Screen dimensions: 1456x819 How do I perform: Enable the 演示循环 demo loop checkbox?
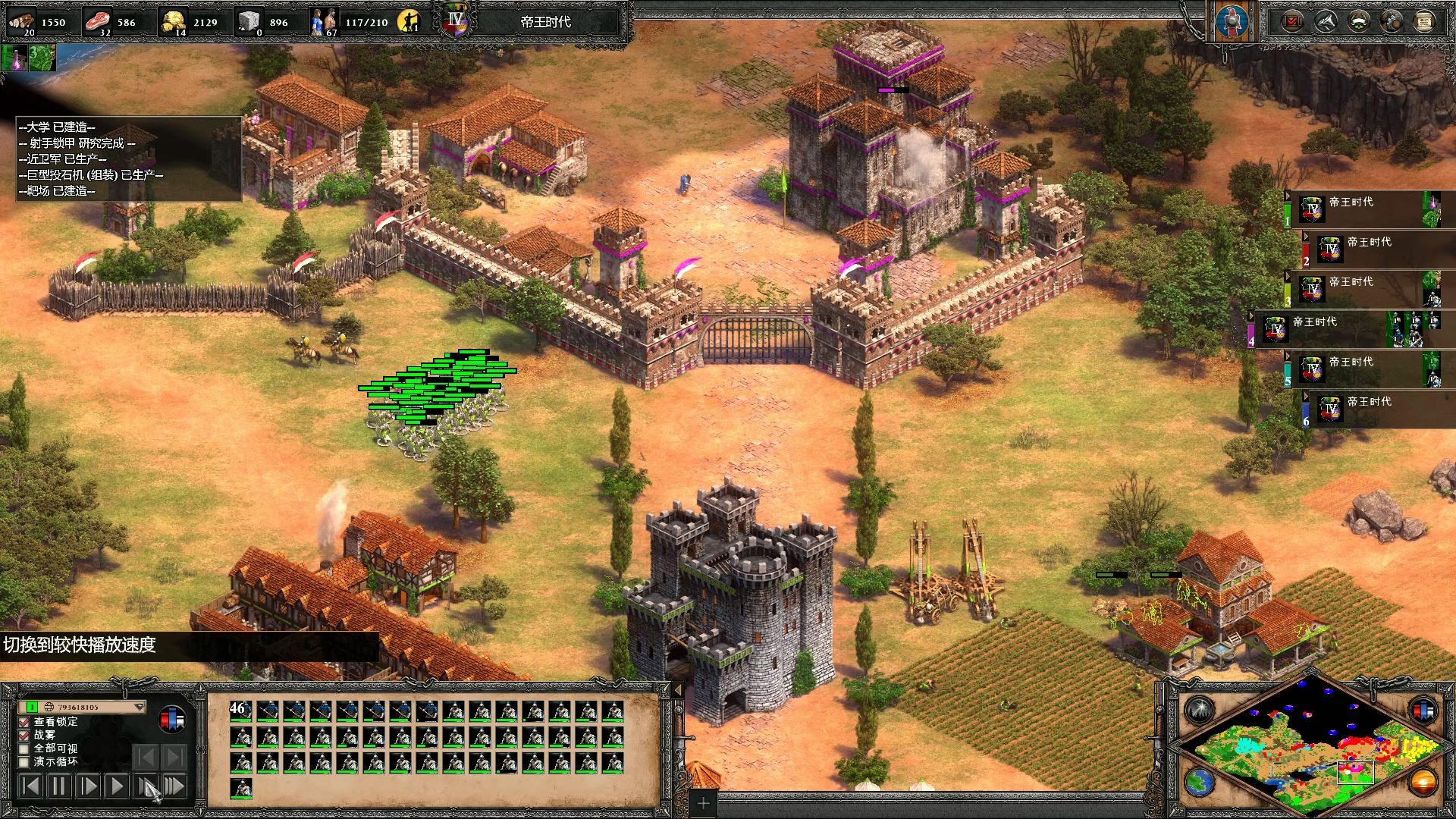(24, 761)
